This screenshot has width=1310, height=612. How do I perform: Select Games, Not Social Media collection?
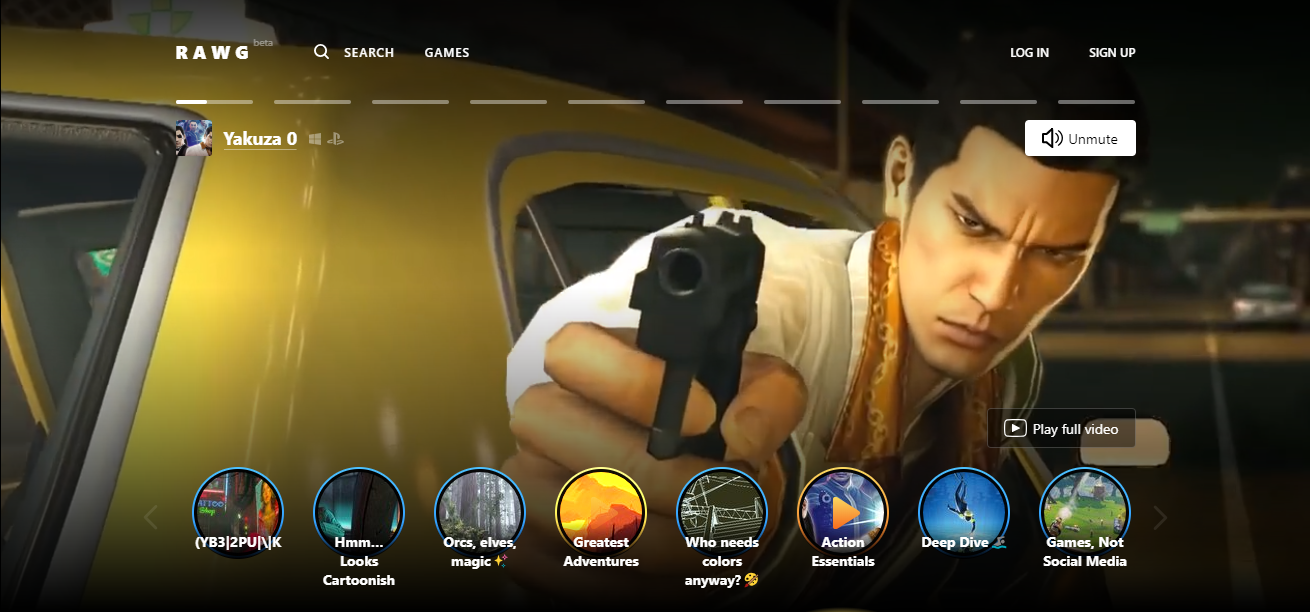(x=1085, y=513)
